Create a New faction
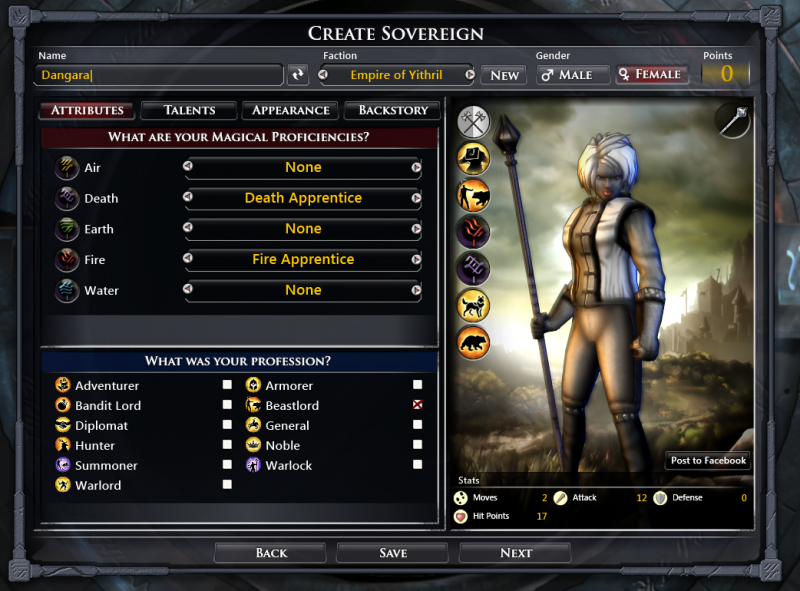This screenshot has height=591, width=800. point(504,75)
